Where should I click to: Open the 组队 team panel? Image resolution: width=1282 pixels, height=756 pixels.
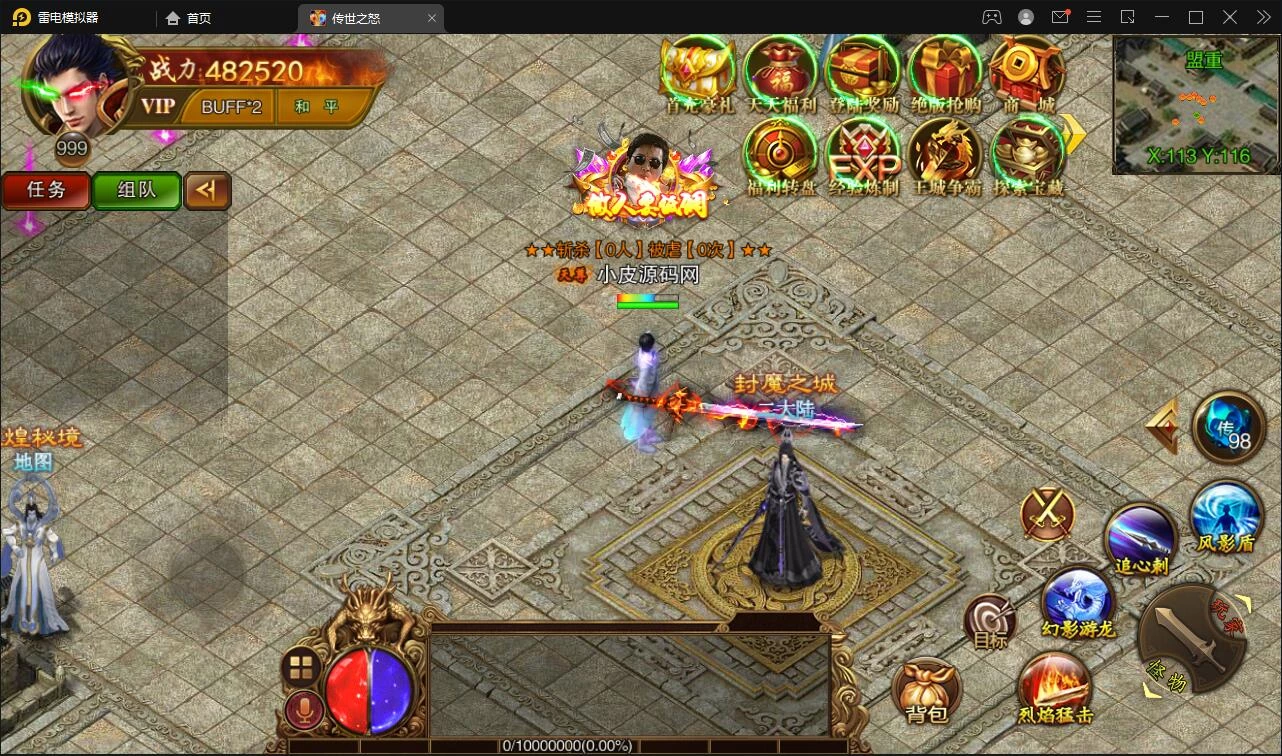tap(136, 190)
